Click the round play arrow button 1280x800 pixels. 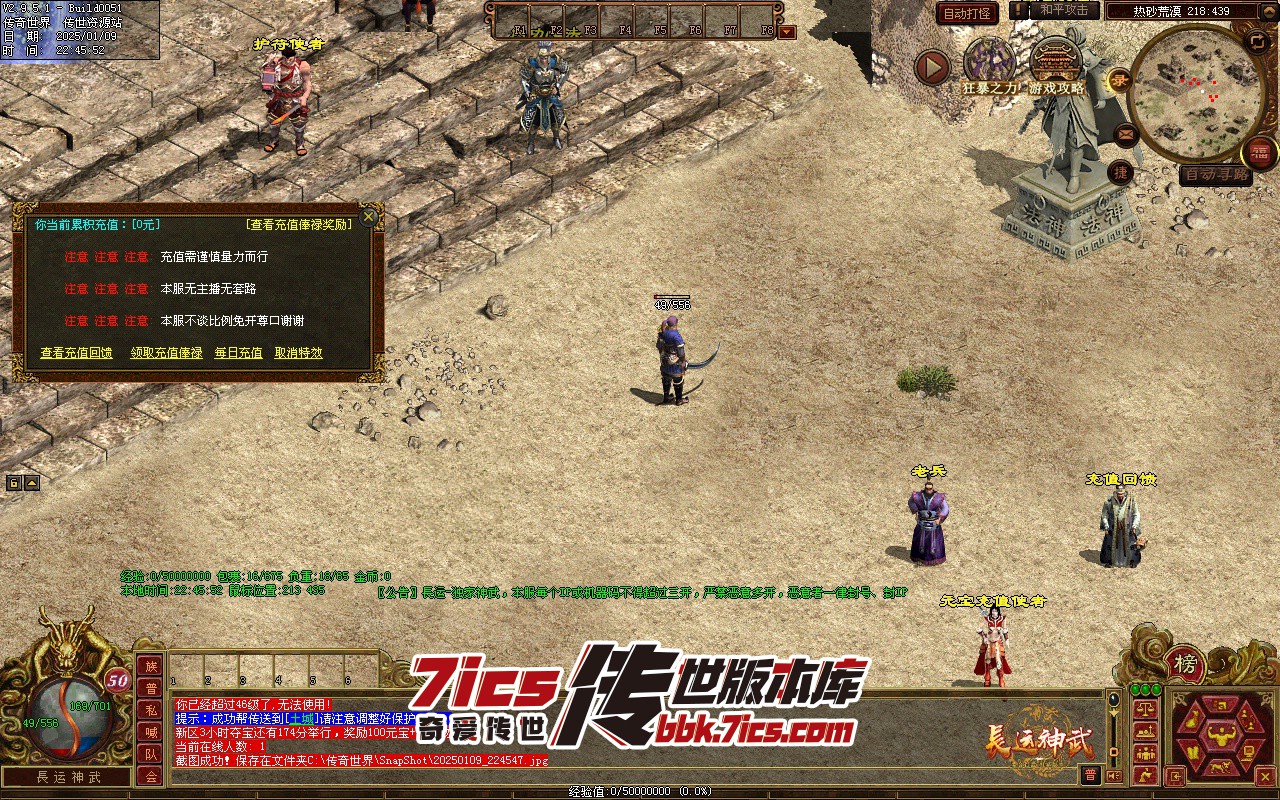tap(933, 68)
